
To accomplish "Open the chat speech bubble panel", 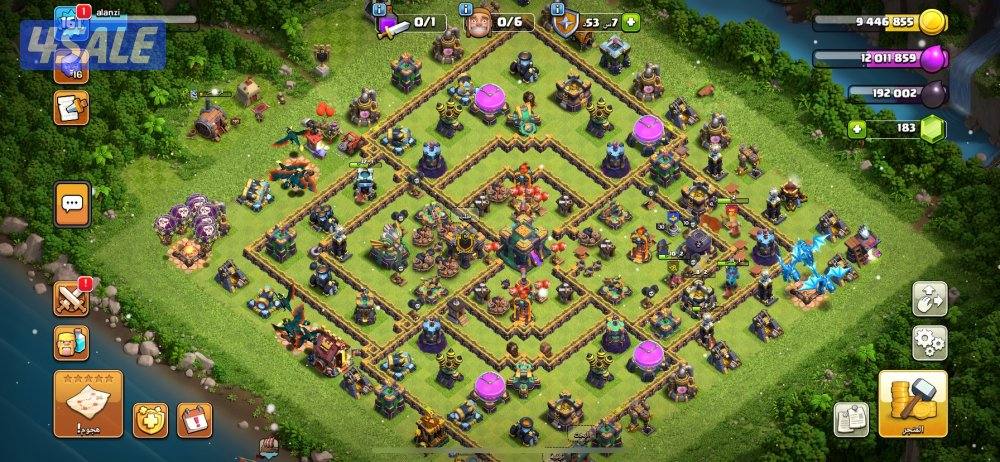I will [71, 203].
